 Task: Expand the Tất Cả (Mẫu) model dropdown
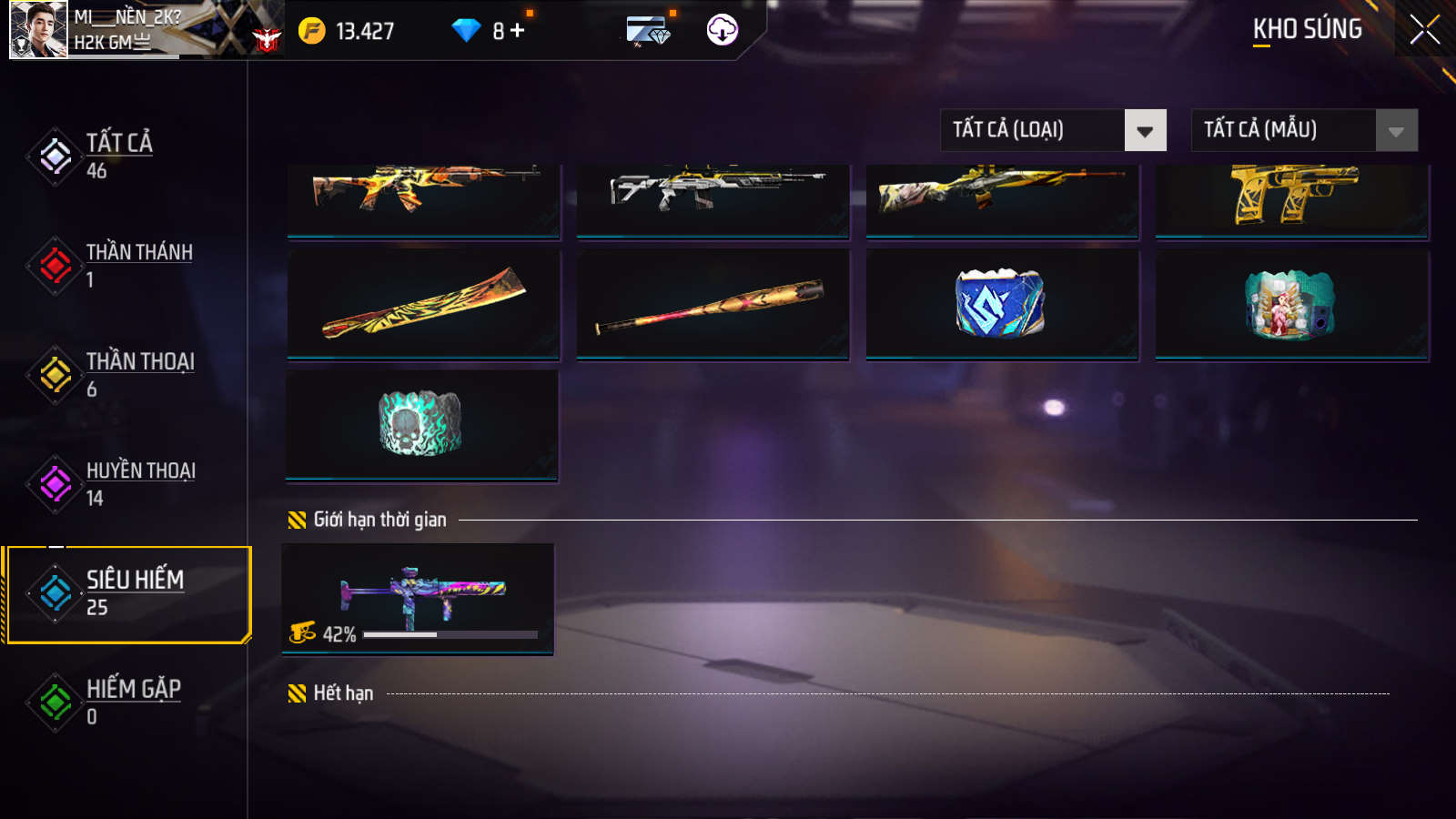coord(1304,130)
